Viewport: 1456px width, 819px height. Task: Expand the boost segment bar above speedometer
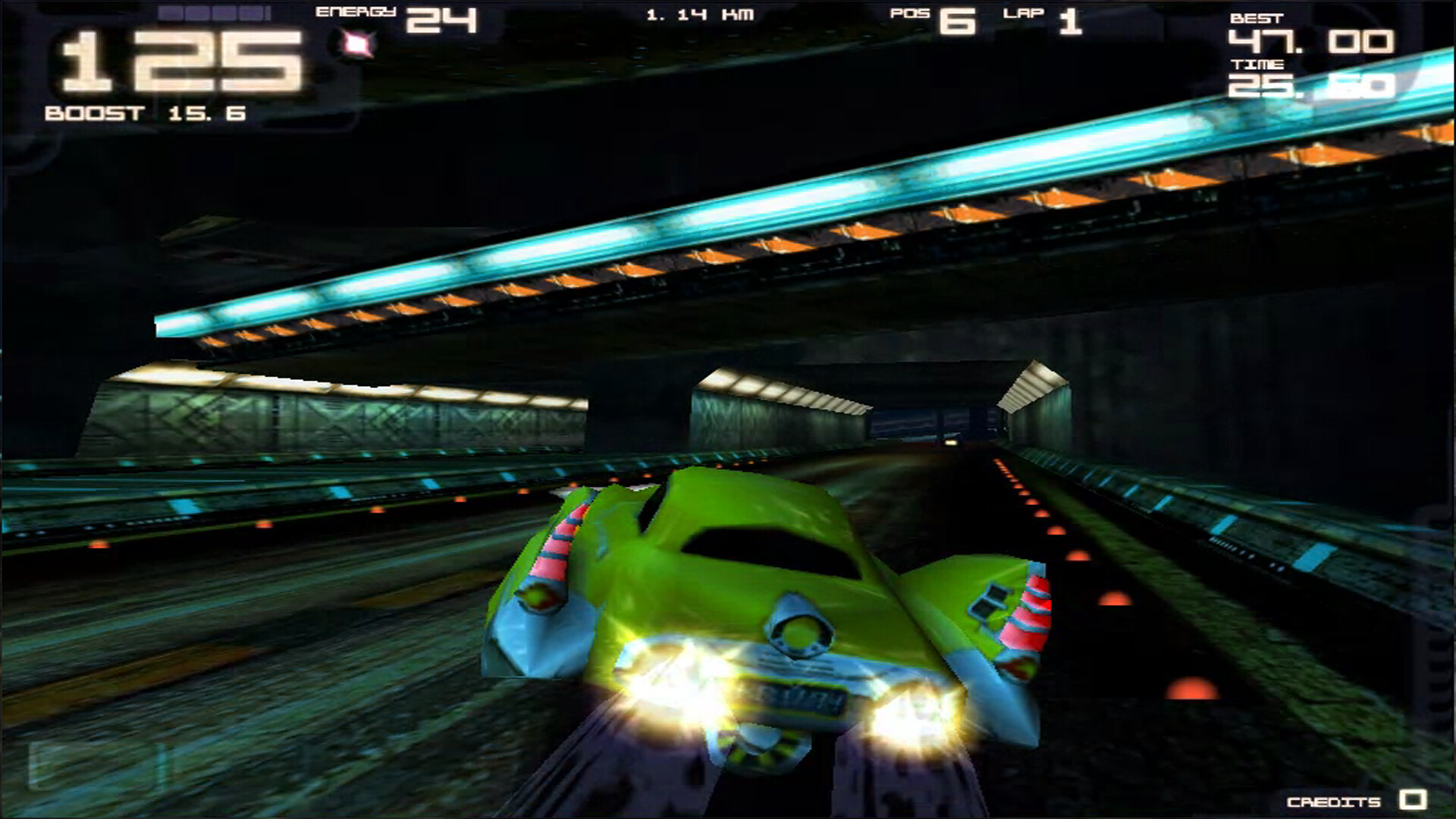tap(212, 14)
